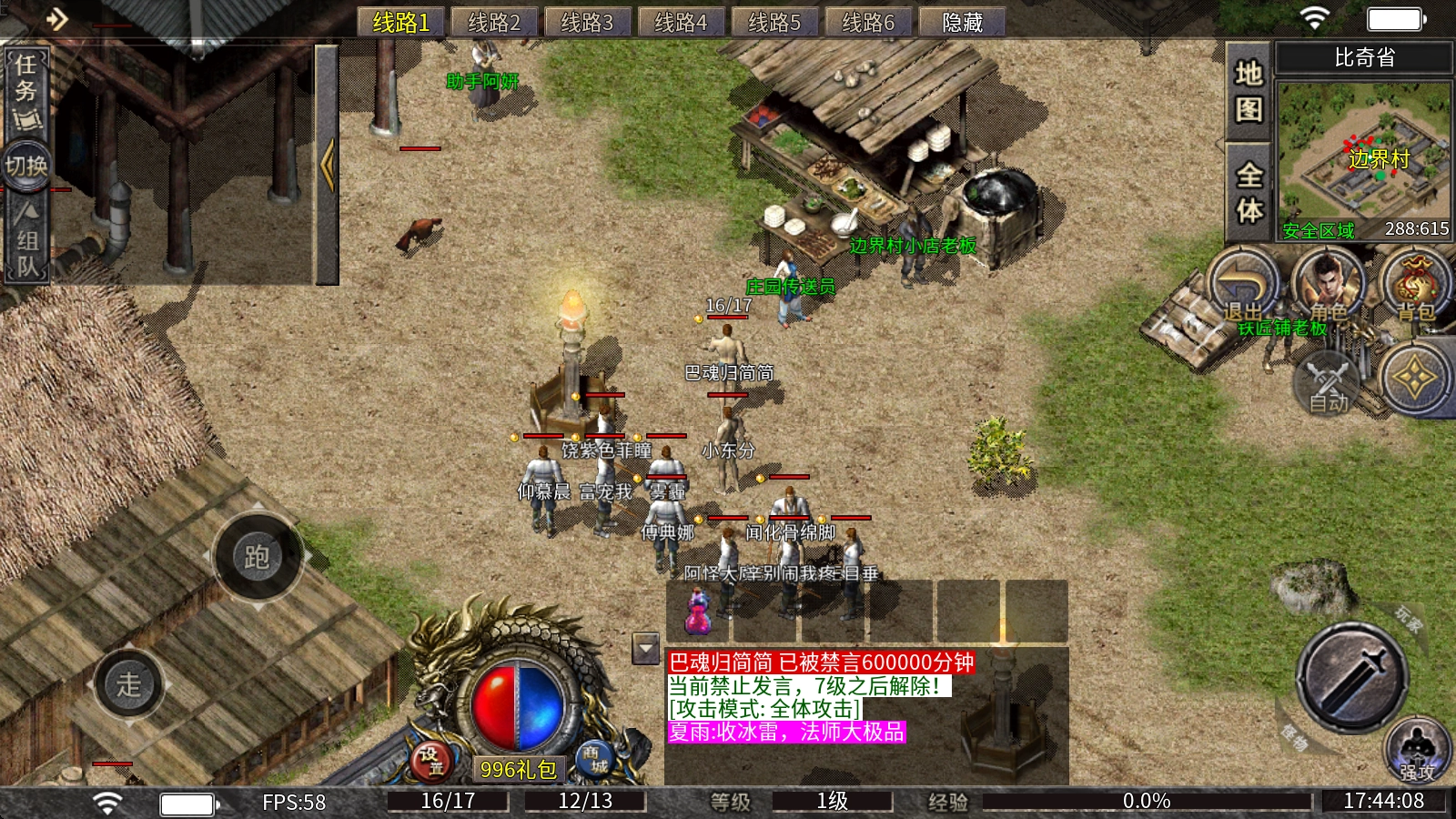Open the 任务 quest panel
Image resolution: width=1456 pixels, height=819 pixels.
point(26,91)
